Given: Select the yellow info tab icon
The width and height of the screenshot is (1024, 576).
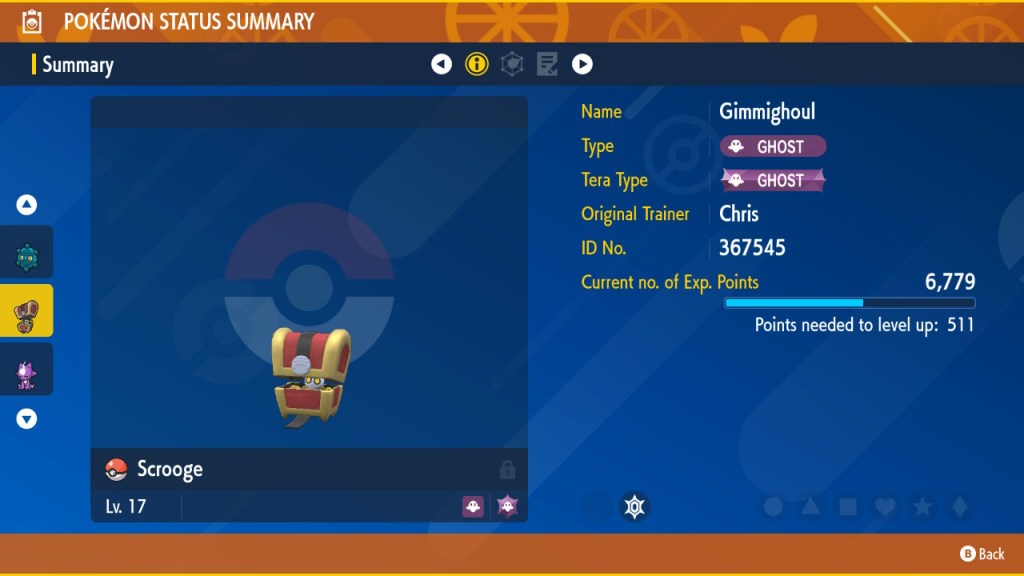Looking at the screenshot, I should (x=477, y=65).
